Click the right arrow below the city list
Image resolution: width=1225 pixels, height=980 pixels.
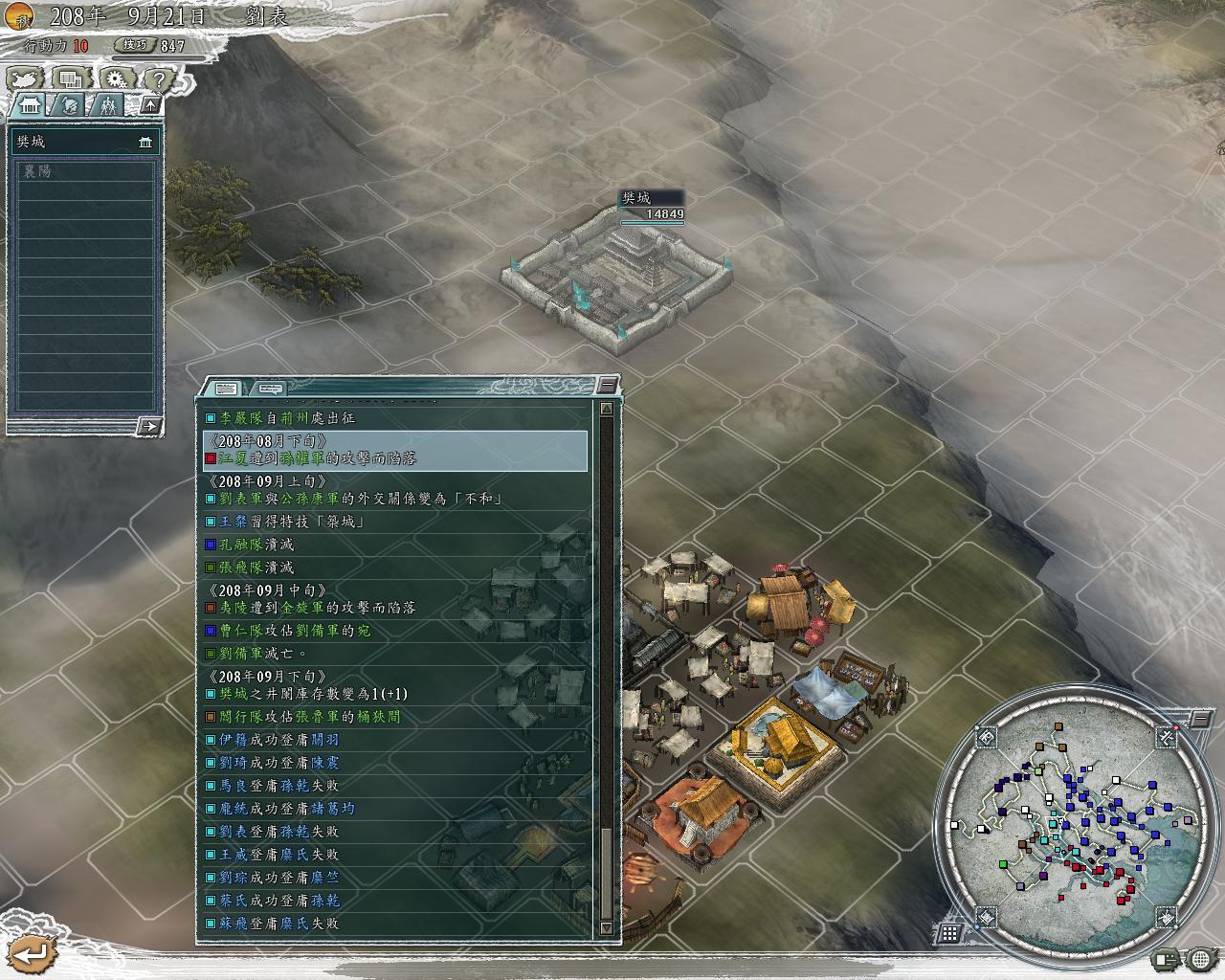click(x=149, y=426)
